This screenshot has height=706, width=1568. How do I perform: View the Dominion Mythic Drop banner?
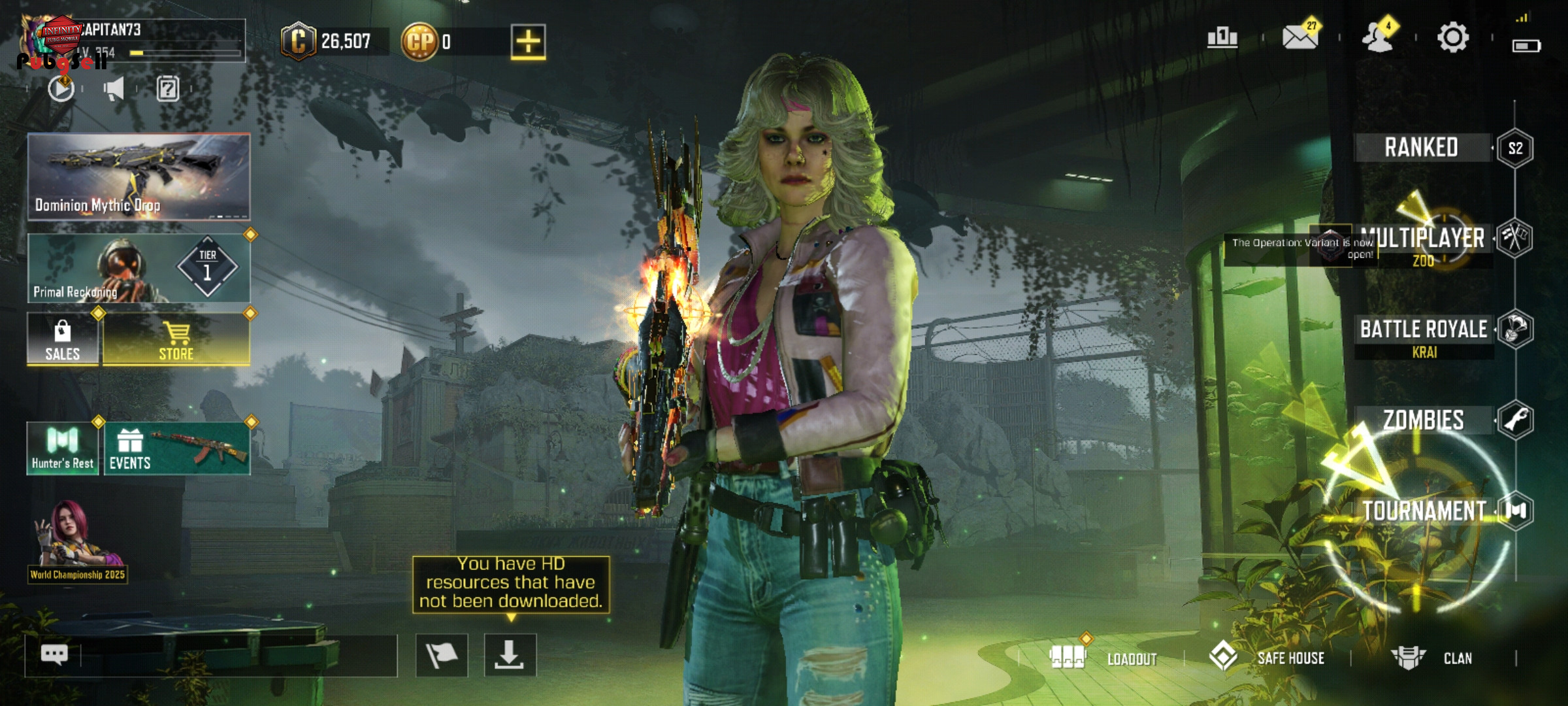pyautogui.click(x=139, y=176)
